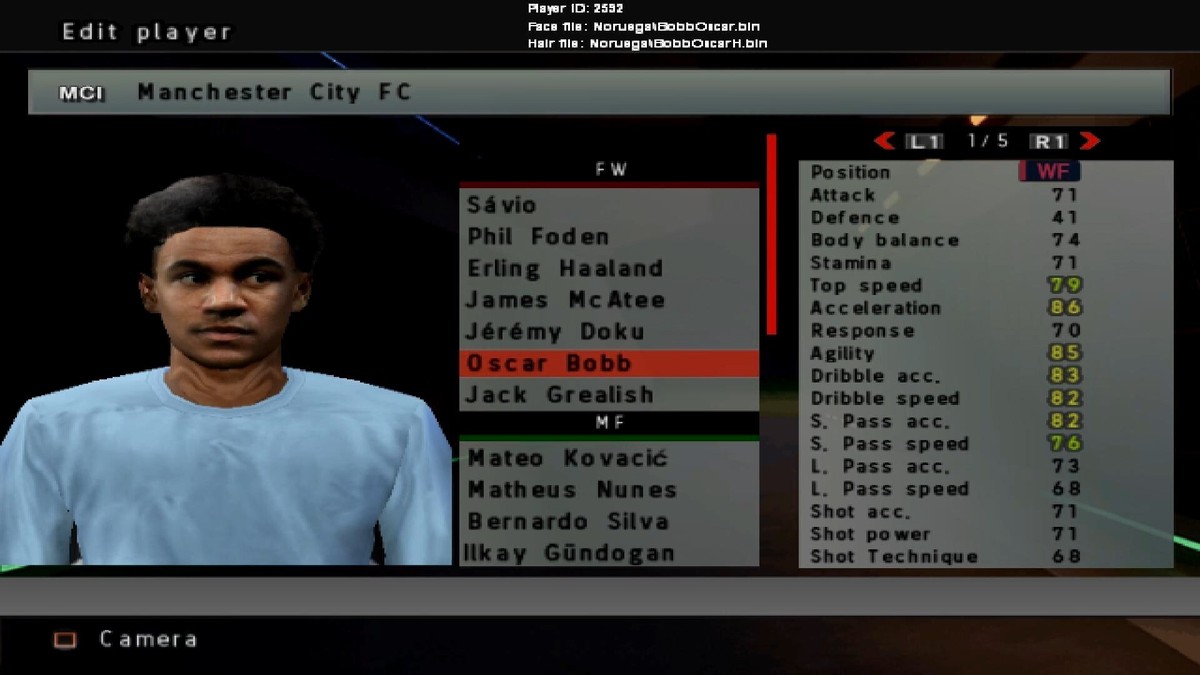Open the Manchester City FC team bar
Image resolution: width=1200 pixels, height=675 pixels.
pos(600,92)
